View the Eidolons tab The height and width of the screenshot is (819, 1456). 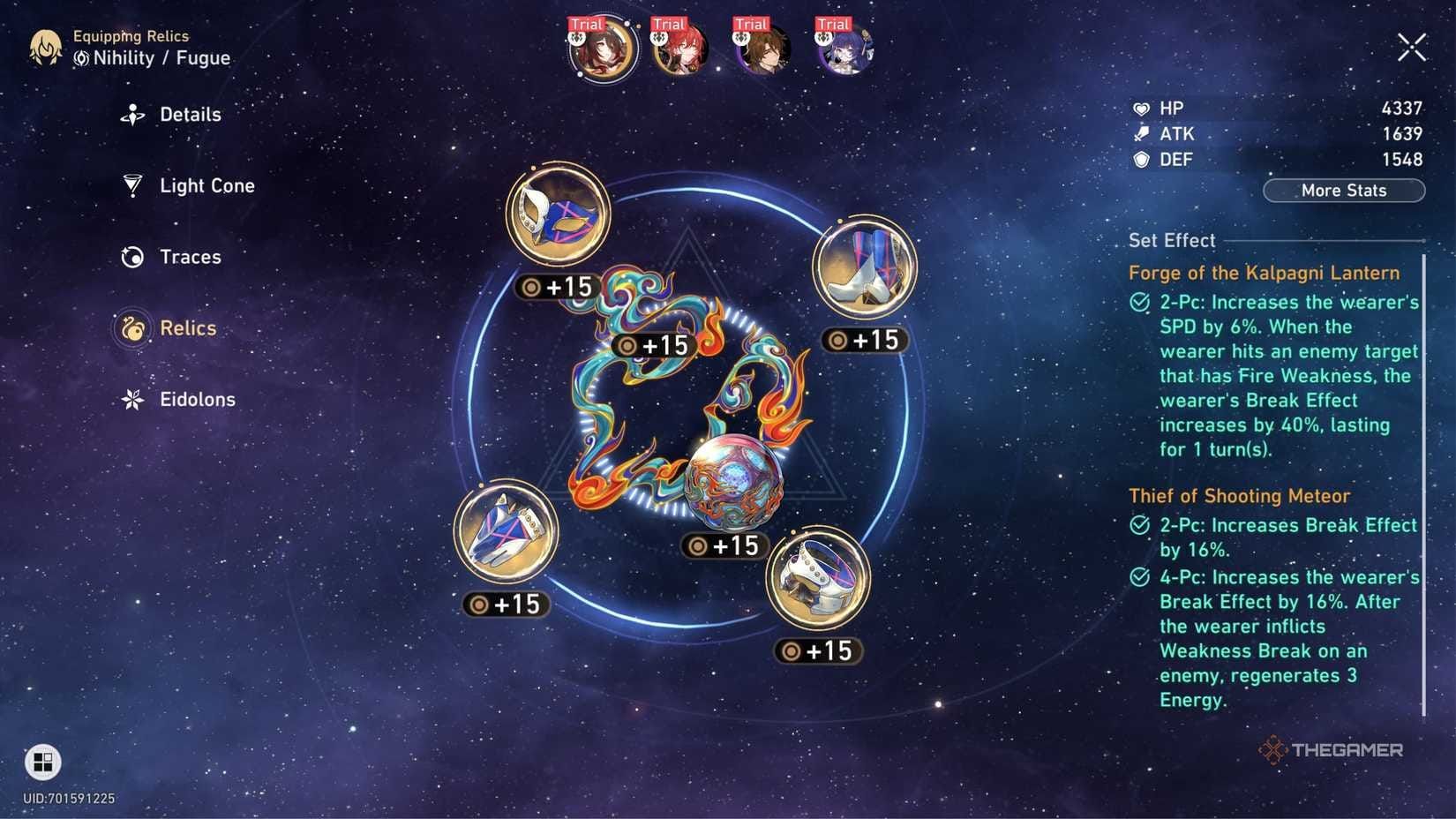pyautogui.click(x=196, y=400)
